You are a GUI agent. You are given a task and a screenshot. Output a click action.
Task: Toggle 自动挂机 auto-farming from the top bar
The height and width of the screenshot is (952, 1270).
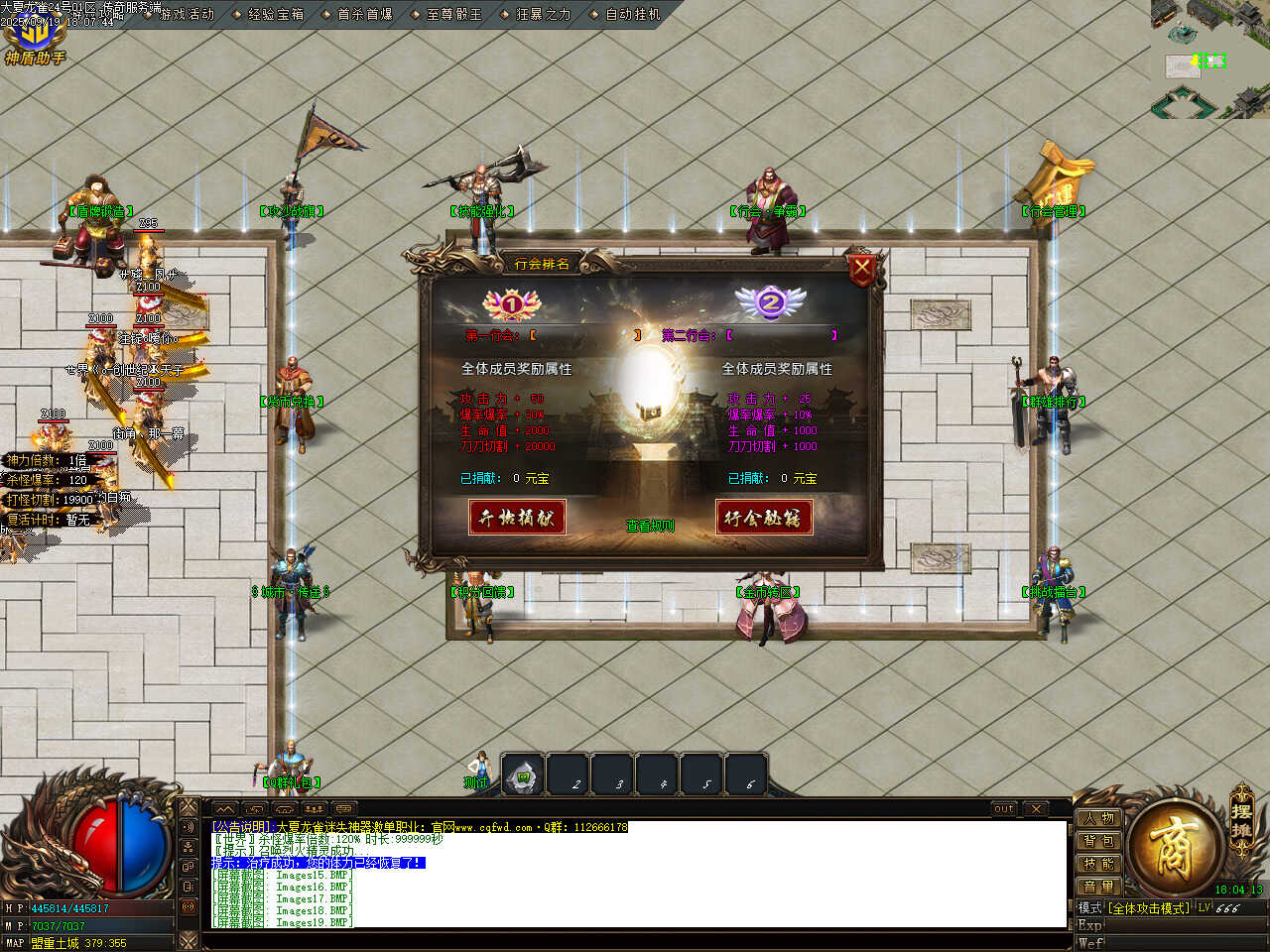click(632, 14)
